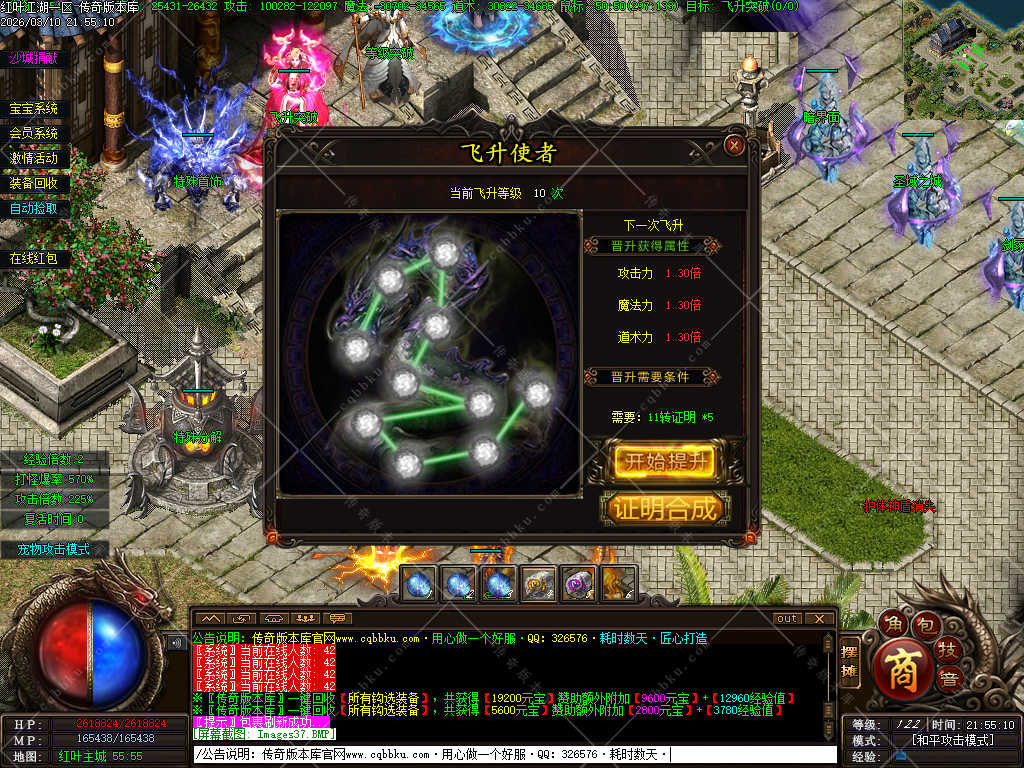Open the 证明合成 synthesis option
This screenshot has width=1024, height=768.
[x=664, y=508]
